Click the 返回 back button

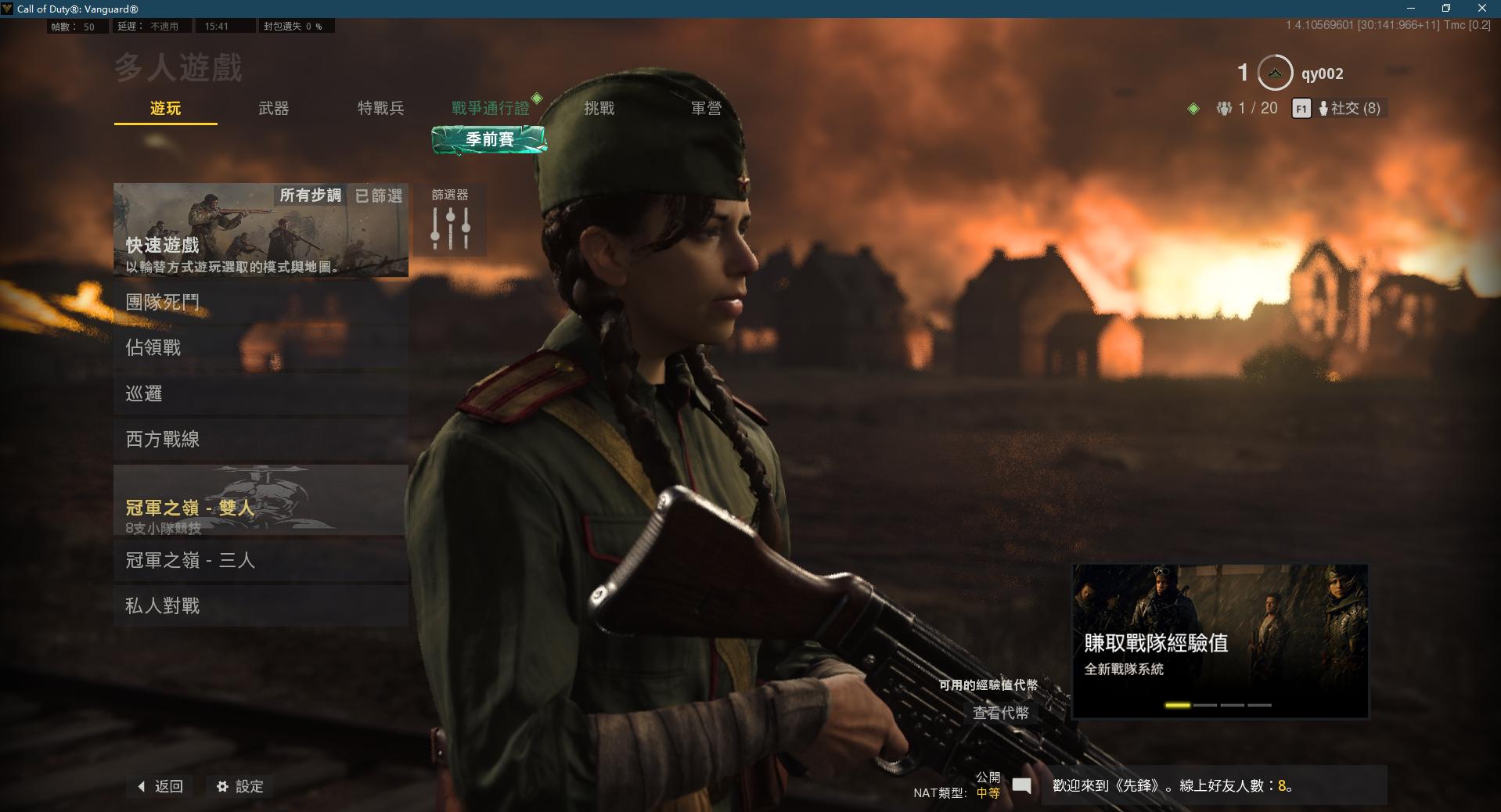point(159,787)
